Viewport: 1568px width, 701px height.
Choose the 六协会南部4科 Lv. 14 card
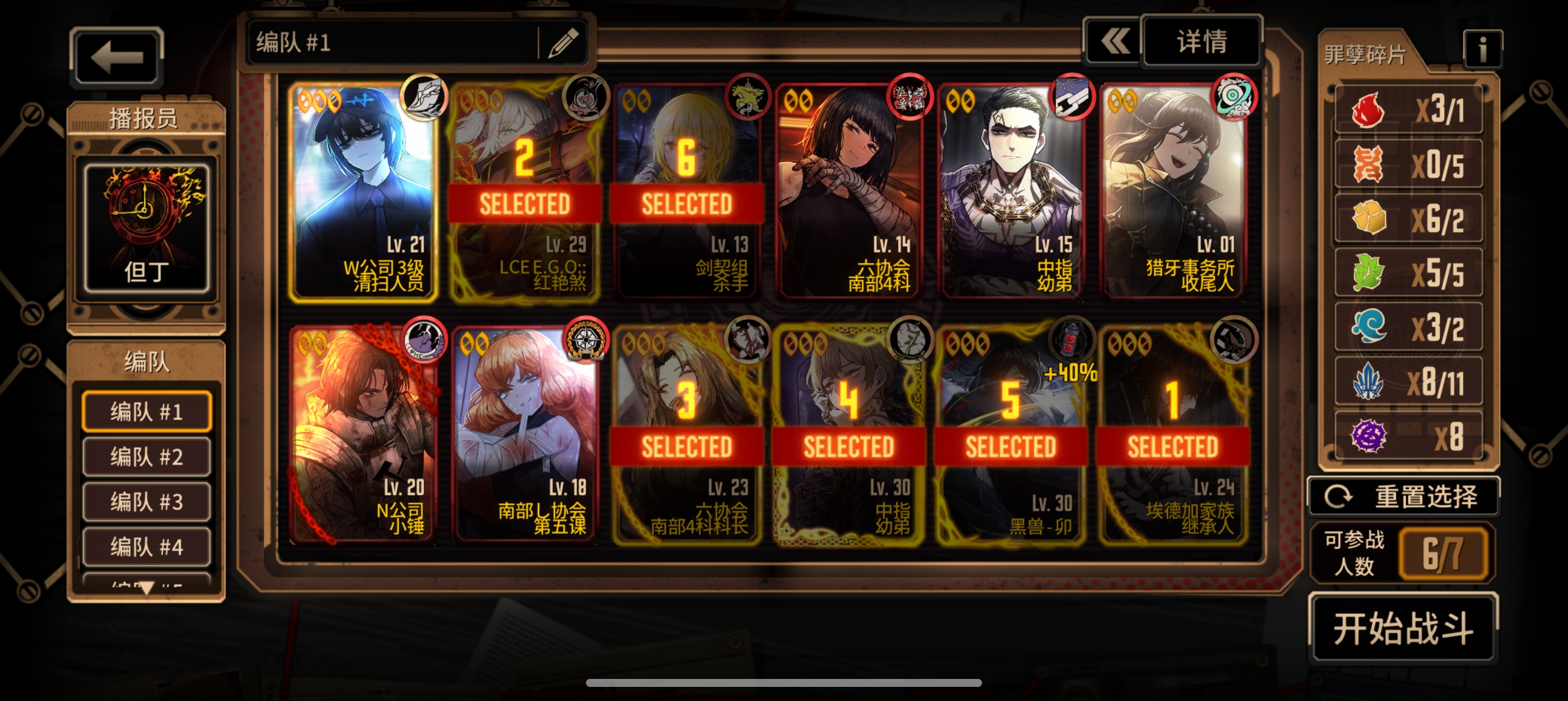pyautogui.click(x=849, y=192)
